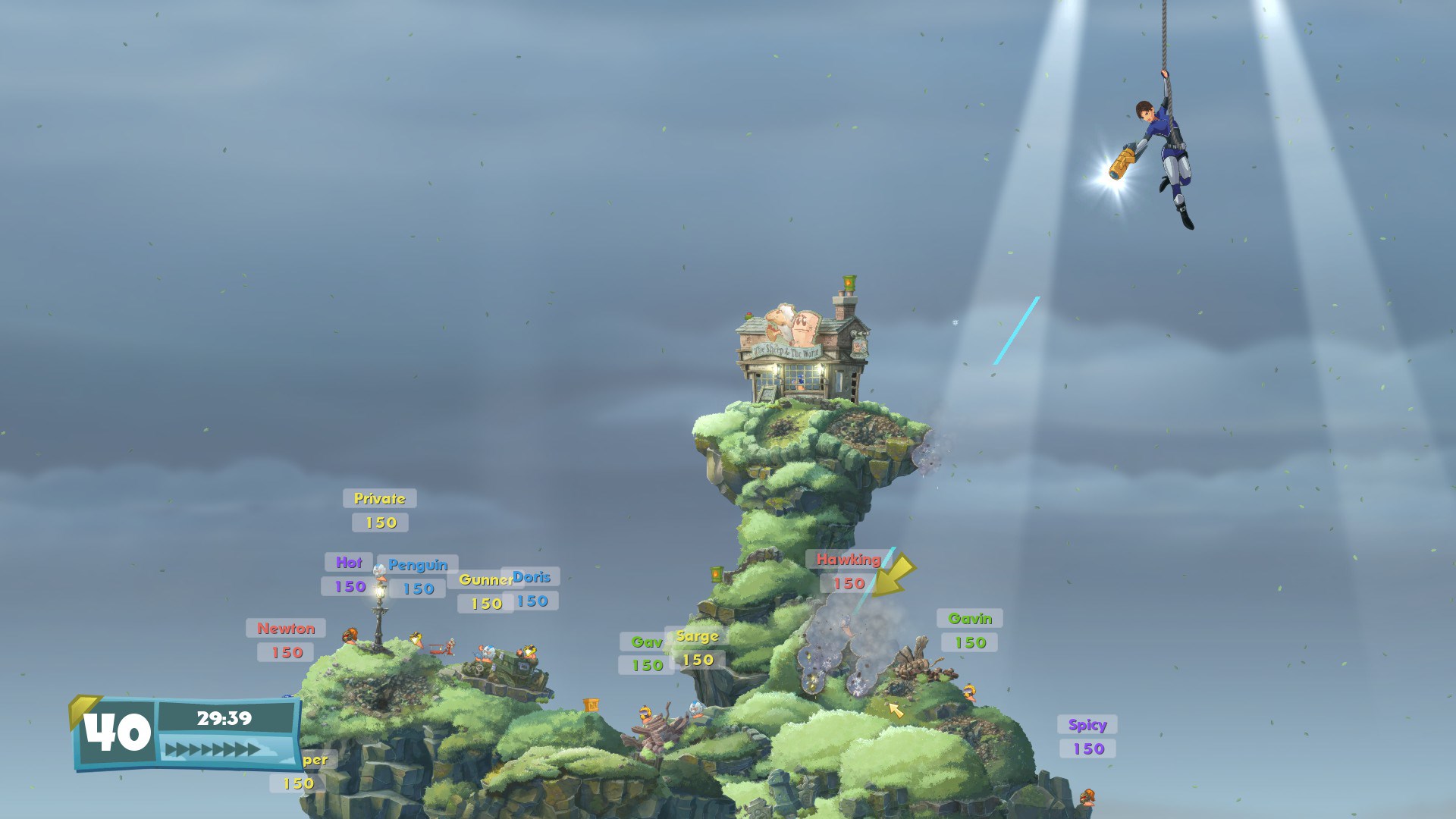This screenshot has height=819, width=1456.
Task: Click the Spicy name label
Action: (x=1087, y=724)
